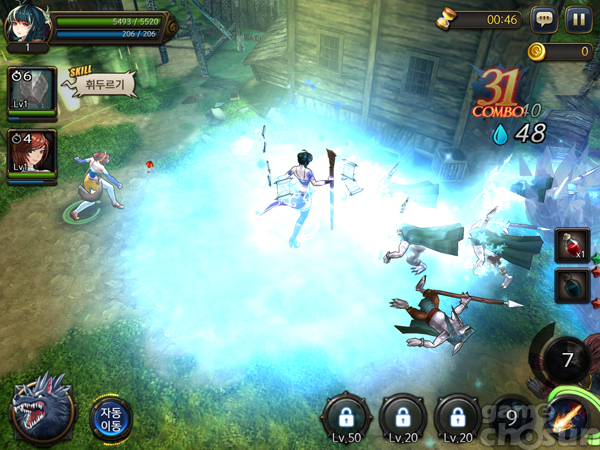Select the red-haired ally portrait
Image resolution: width=600 pixels, height=450 pixels.
click(x=32, y=154)
